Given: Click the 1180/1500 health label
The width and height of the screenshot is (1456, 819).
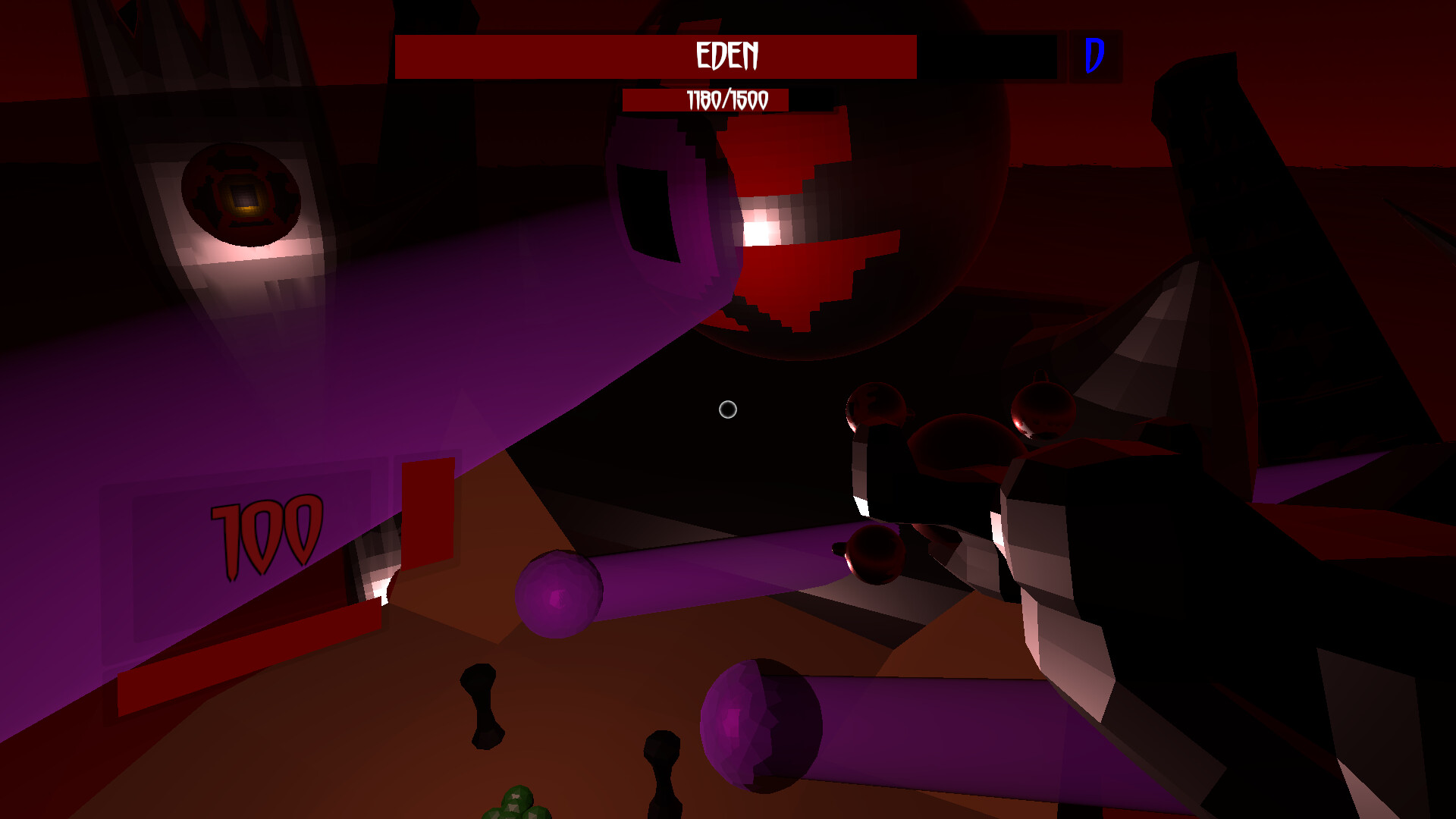Looking at the screenshot, I should point(726,99).
